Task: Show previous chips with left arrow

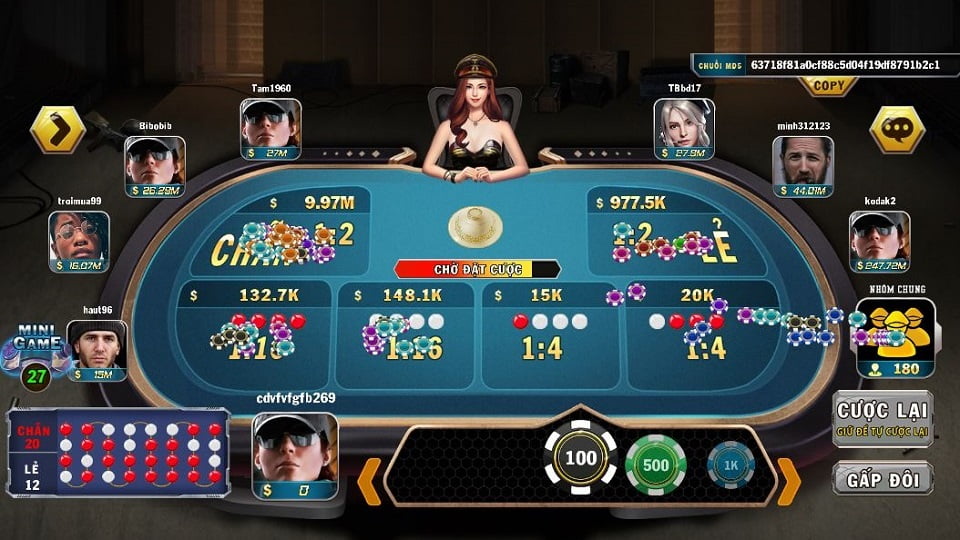Action: click(x=369, y=480)
